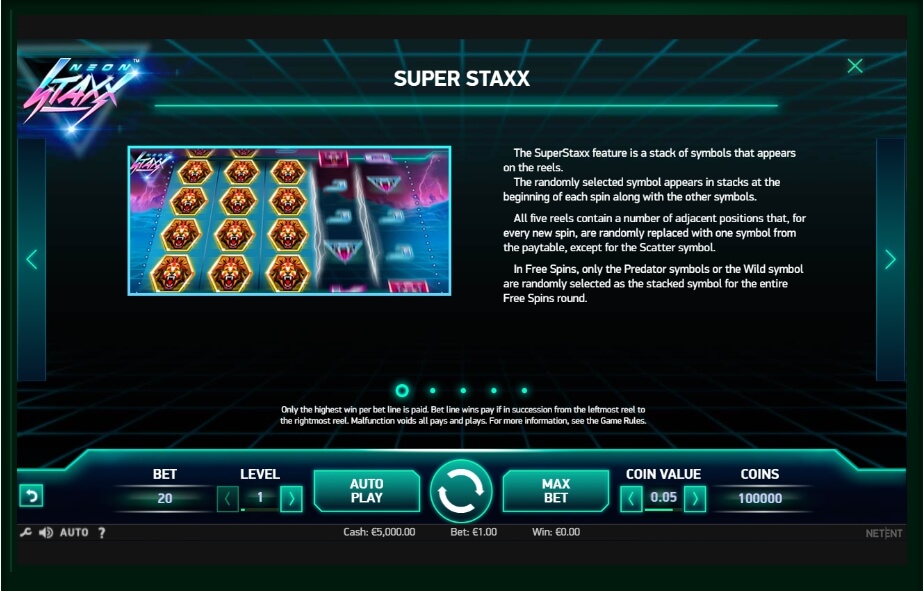Jump to the second page dot
Viewport: 923px width, 591px height.
point(432,391)
